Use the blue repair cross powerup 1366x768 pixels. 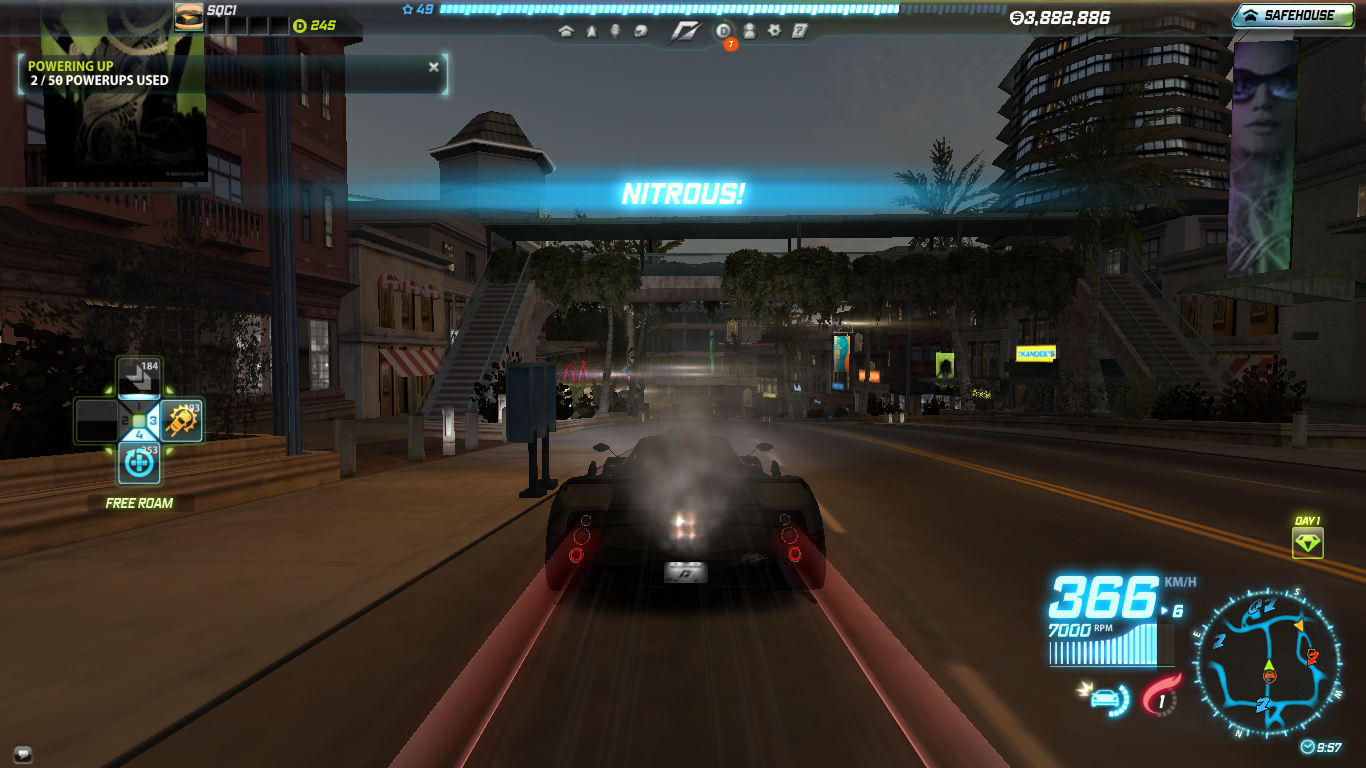[139, 463]
